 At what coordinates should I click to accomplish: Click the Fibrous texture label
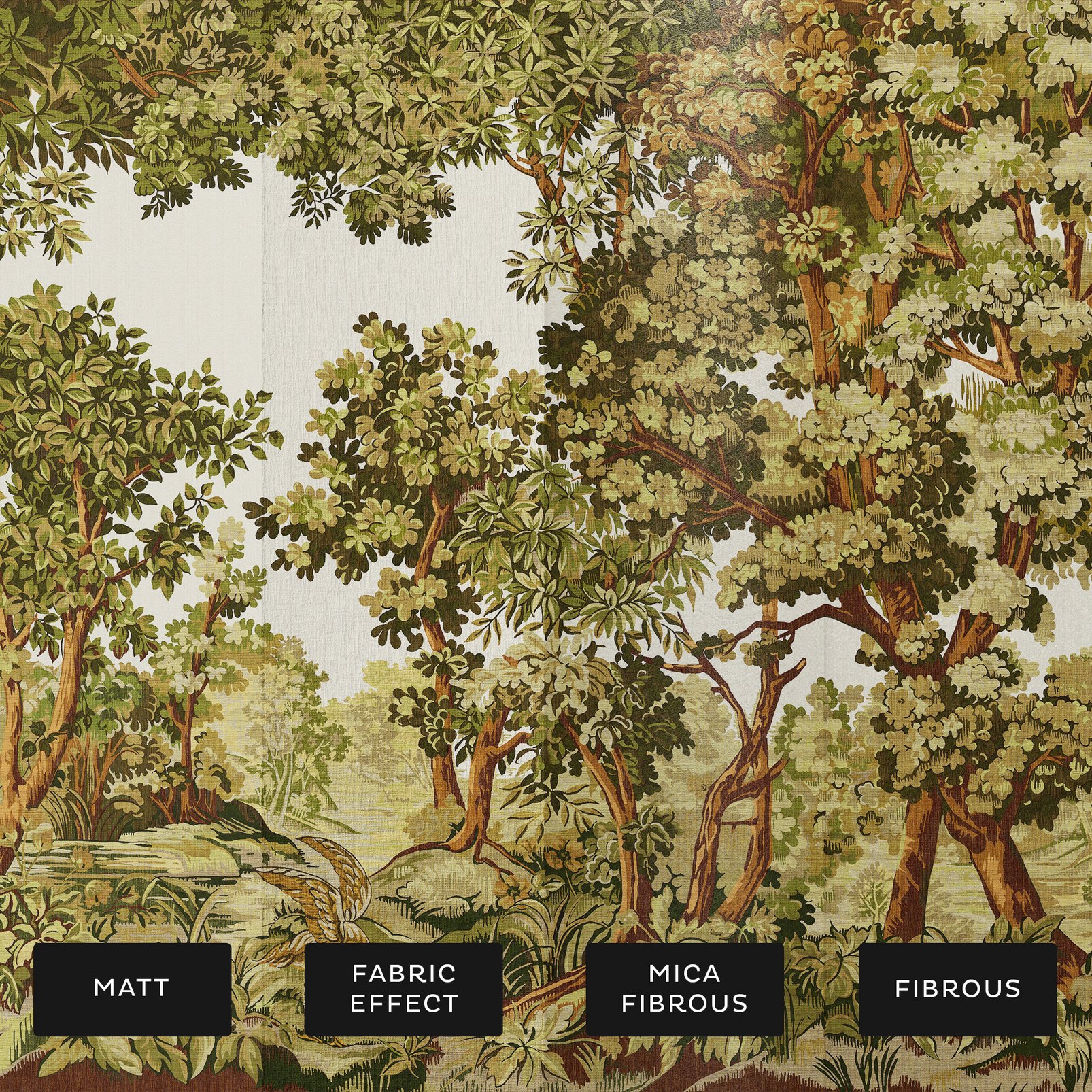coord(957,989)
